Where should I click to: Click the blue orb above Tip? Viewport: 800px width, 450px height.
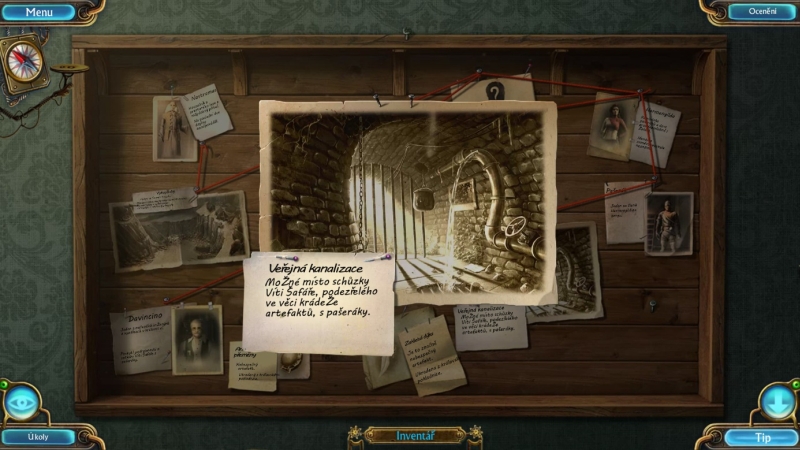pyautogui.click(x=777, y=401)
